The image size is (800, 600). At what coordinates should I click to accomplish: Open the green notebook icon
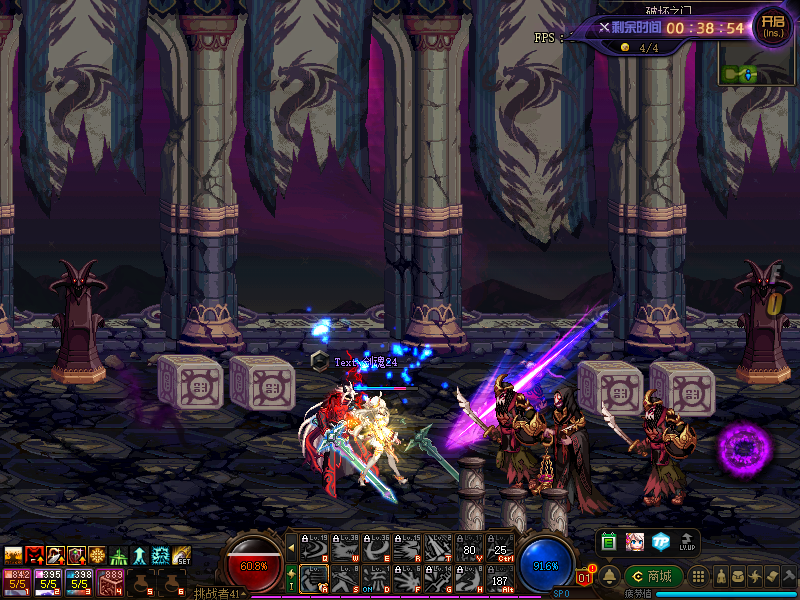[609, 541]
